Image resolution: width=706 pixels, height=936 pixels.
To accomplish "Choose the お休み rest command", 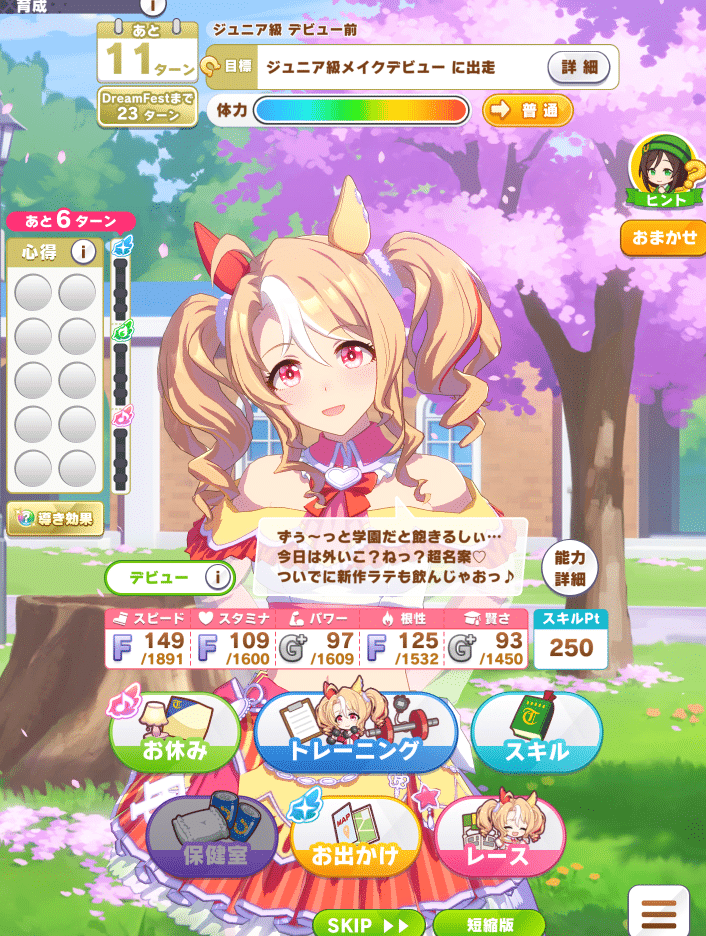I will coord(177,738).
